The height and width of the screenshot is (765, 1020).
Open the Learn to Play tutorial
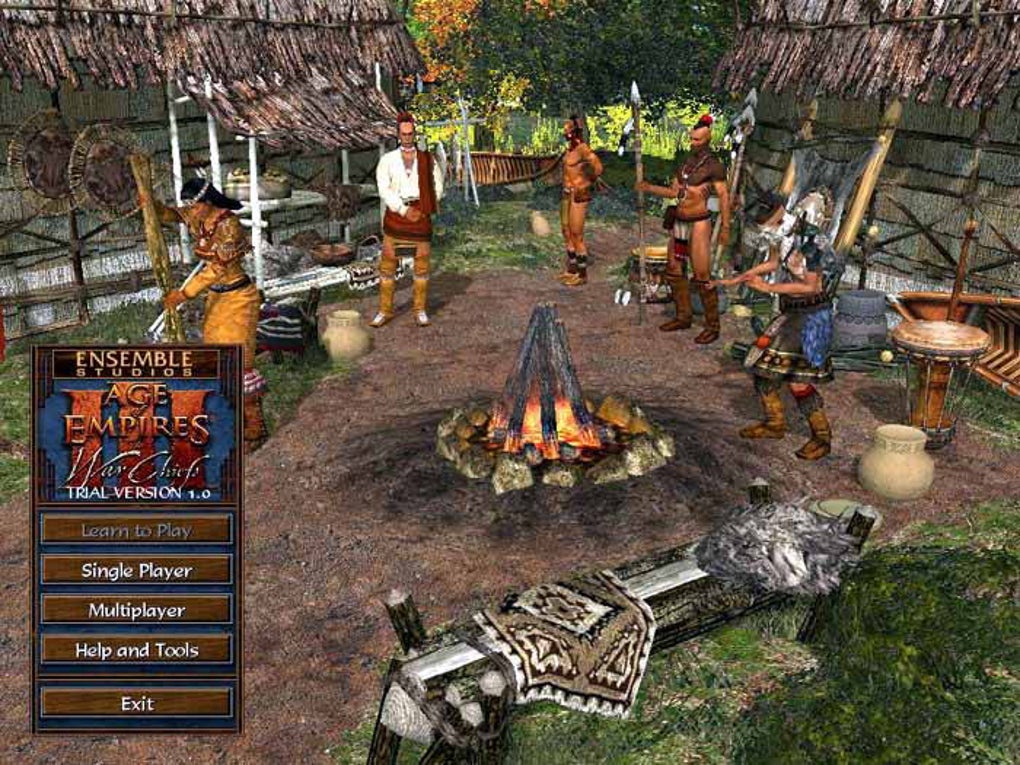click(x=136, y=530)
